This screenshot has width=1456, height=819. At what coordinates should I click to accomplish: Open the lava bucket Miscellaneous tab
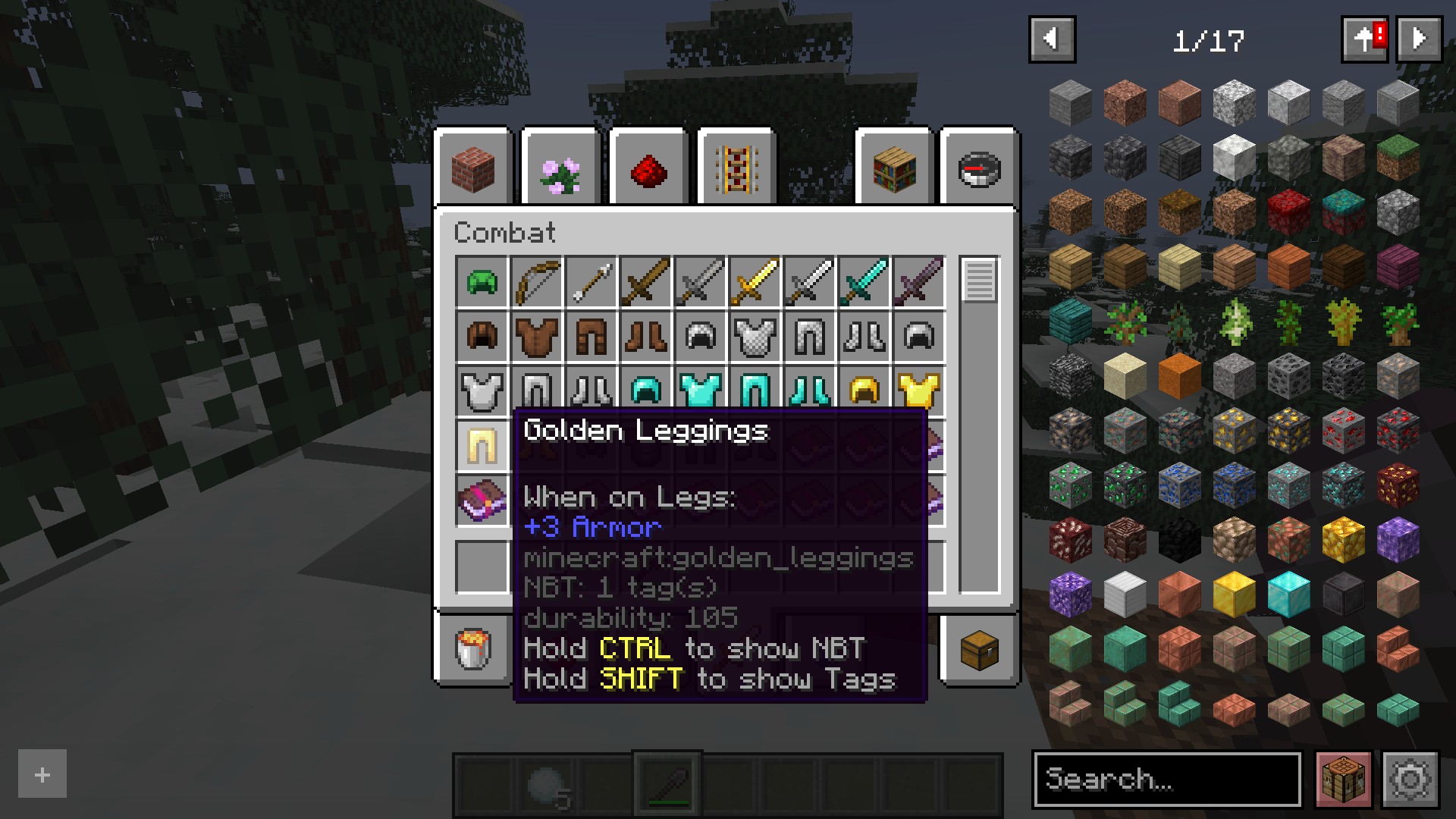click(474, 649)
